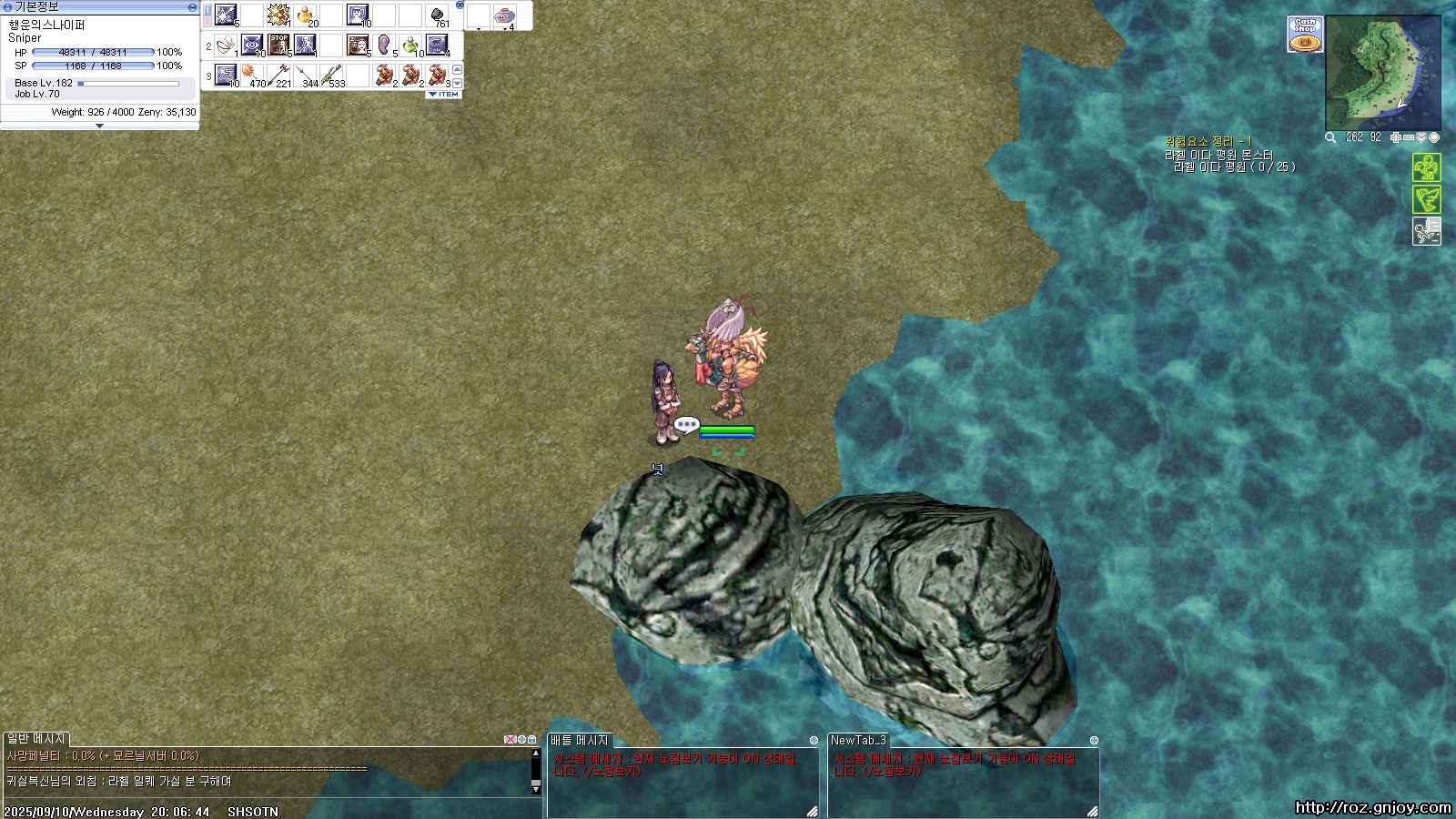This screenshot has width=1456, height=819.
Task: Select the arrow stack with count 344
Action: point(306,74)
